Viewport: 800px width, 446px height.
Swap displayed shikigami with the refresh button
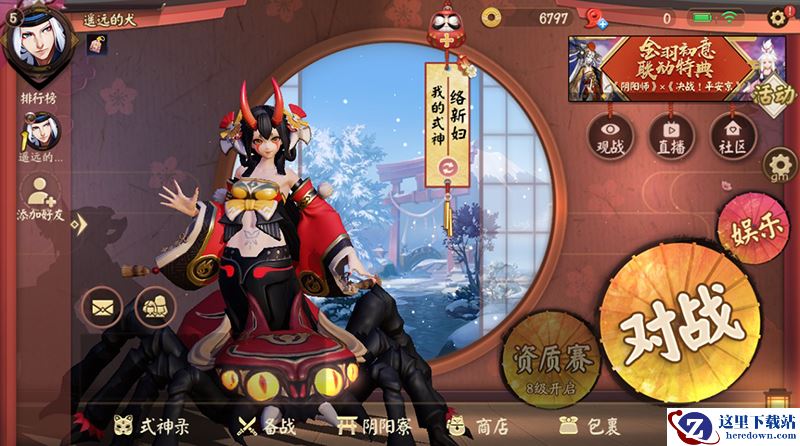tap(448, 165)
